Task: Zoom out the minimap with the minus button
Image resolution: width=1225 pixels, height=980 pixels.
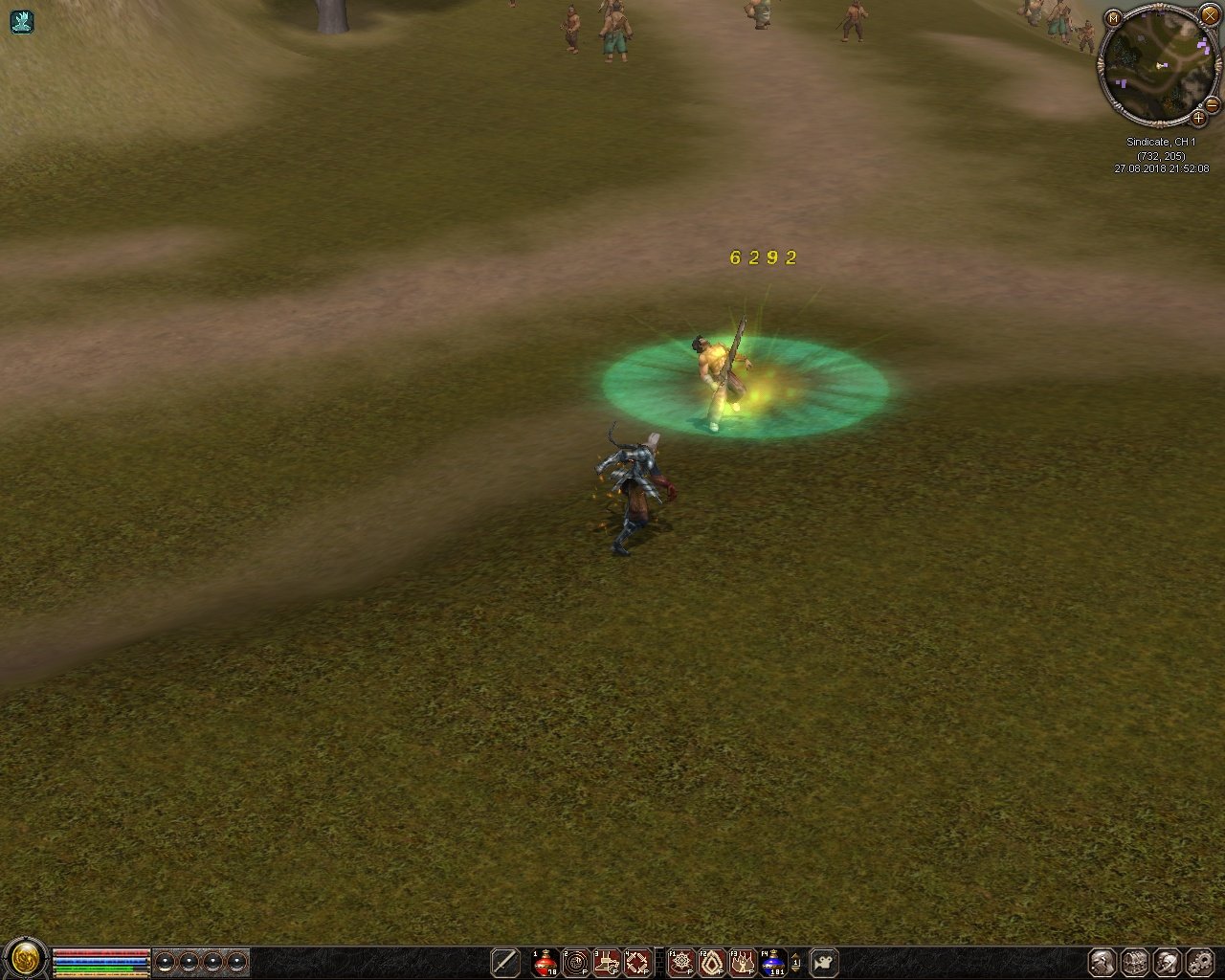Action: pyautogui.click(x=1212, y=103)
